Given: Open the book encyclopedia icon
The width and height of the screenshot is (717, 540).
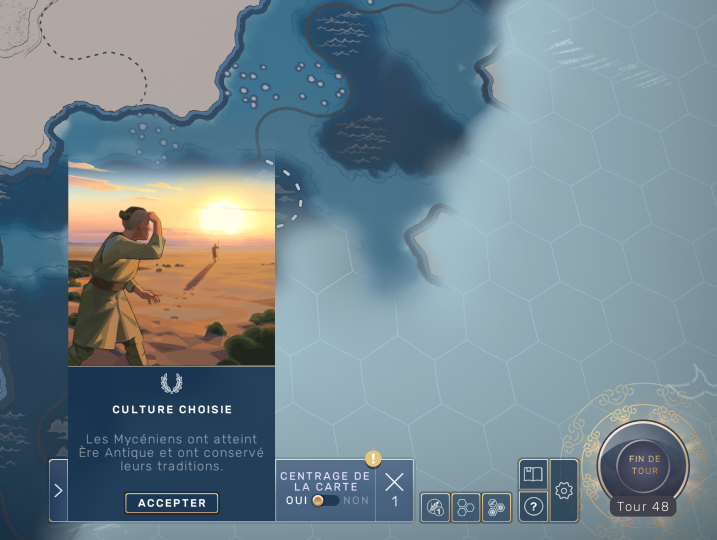Looking at the screenshot, I should (534, 474).
